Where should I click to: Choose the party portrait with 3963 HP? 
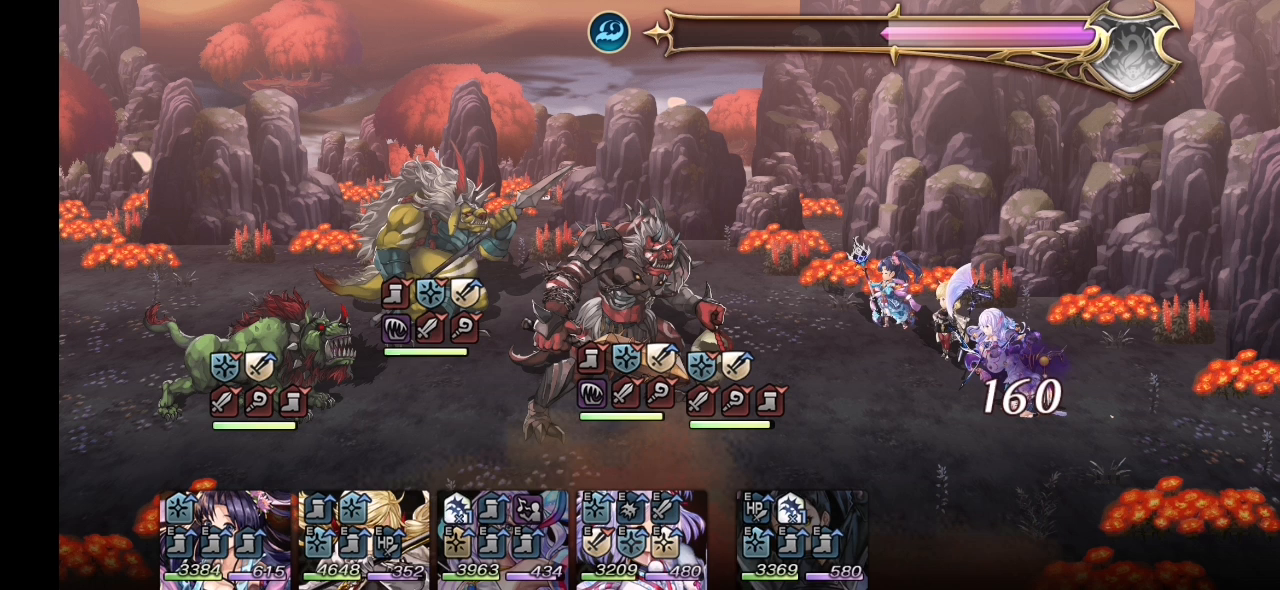pos(502,538)
